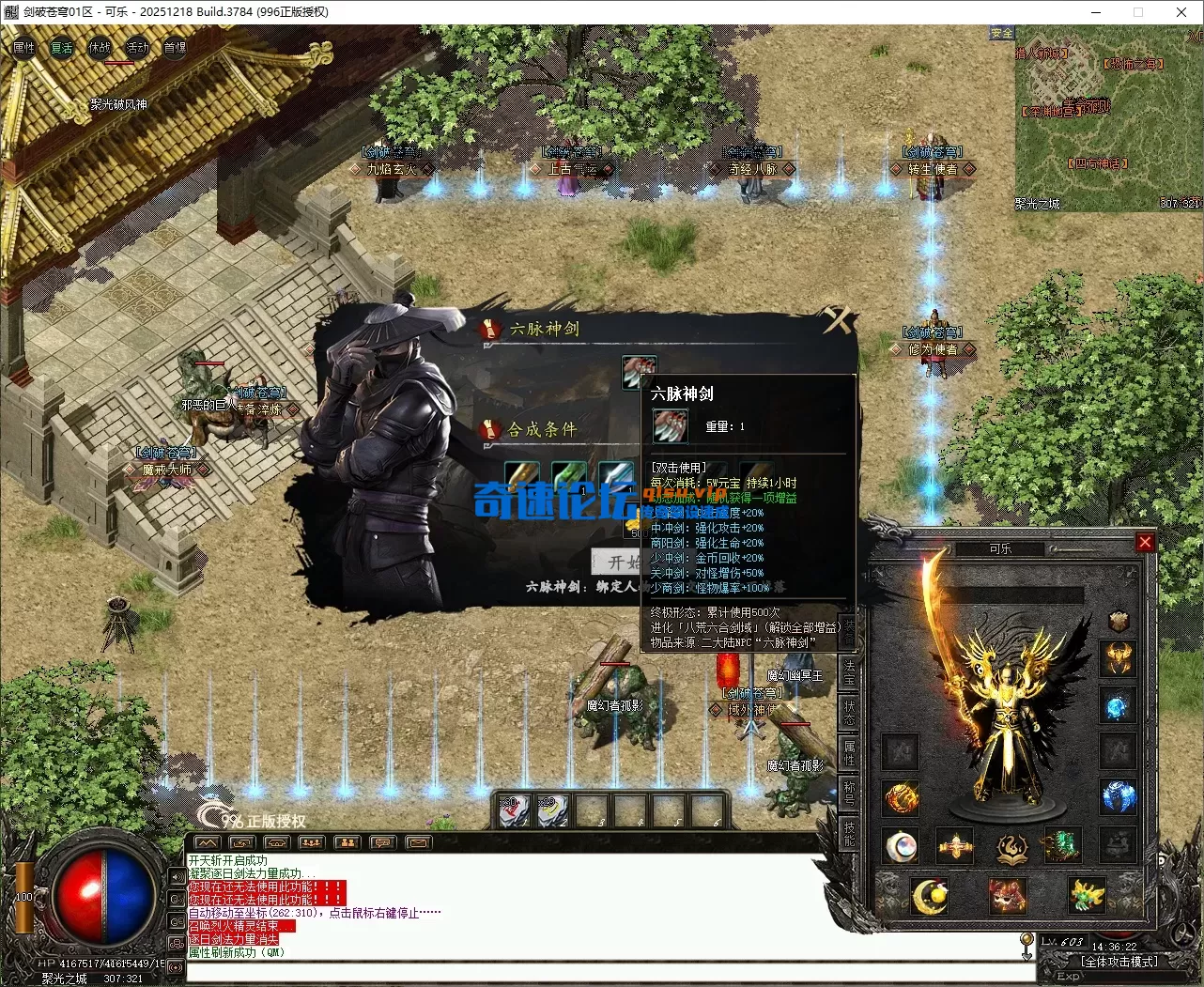Open the 首爆 button

pos(175,48)
